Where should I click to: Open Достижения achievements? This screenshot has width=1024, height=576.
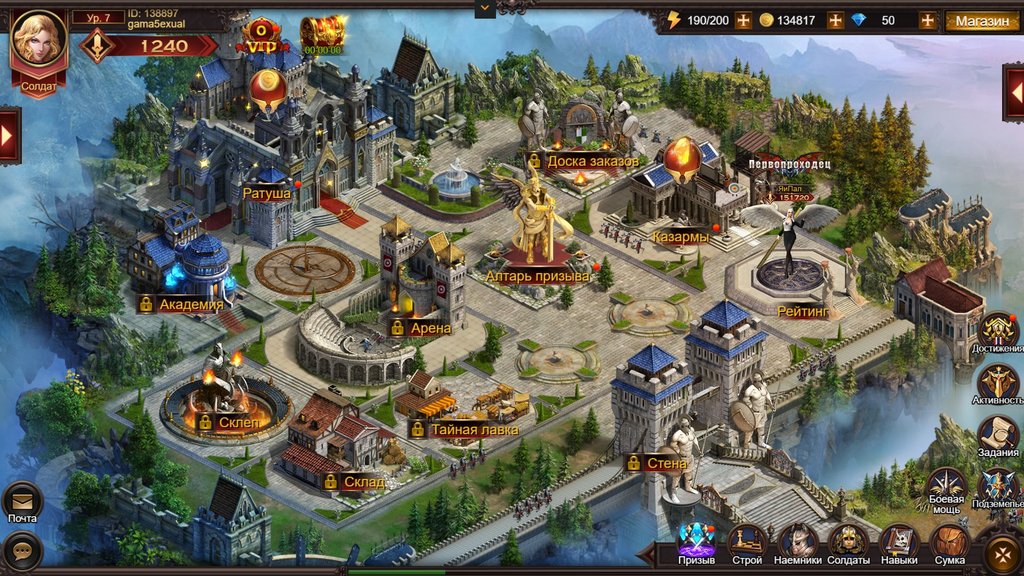point(998,330)
